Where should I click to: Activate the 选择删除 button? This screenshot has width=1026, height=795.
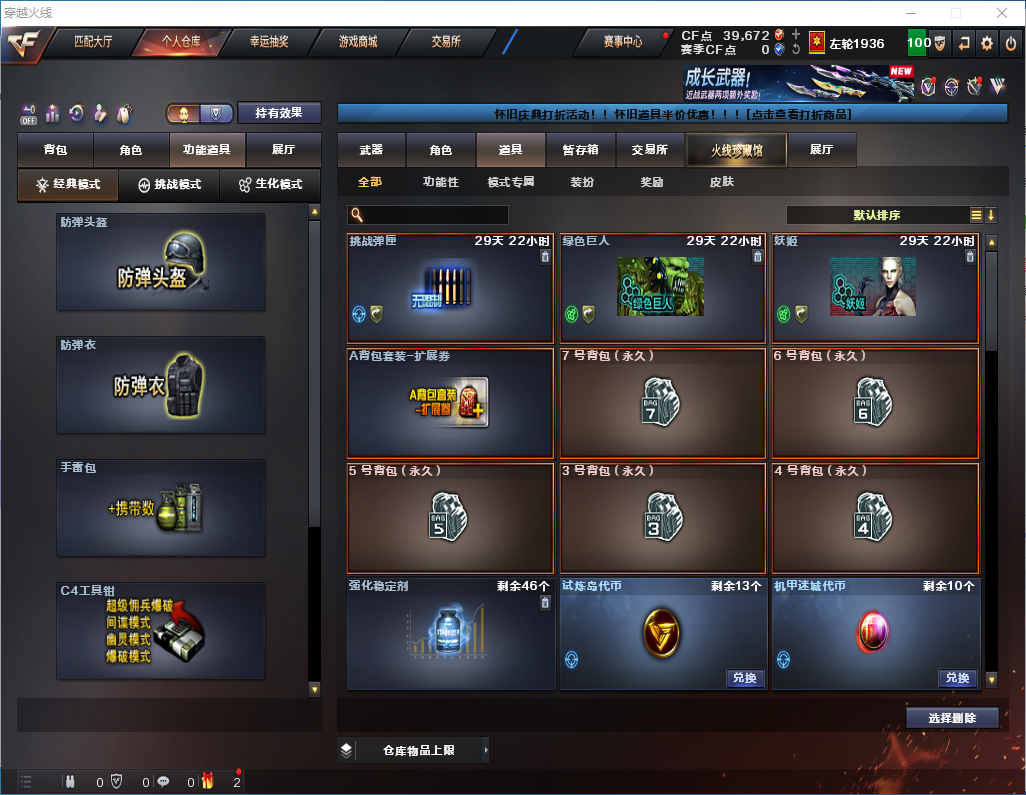952,718
